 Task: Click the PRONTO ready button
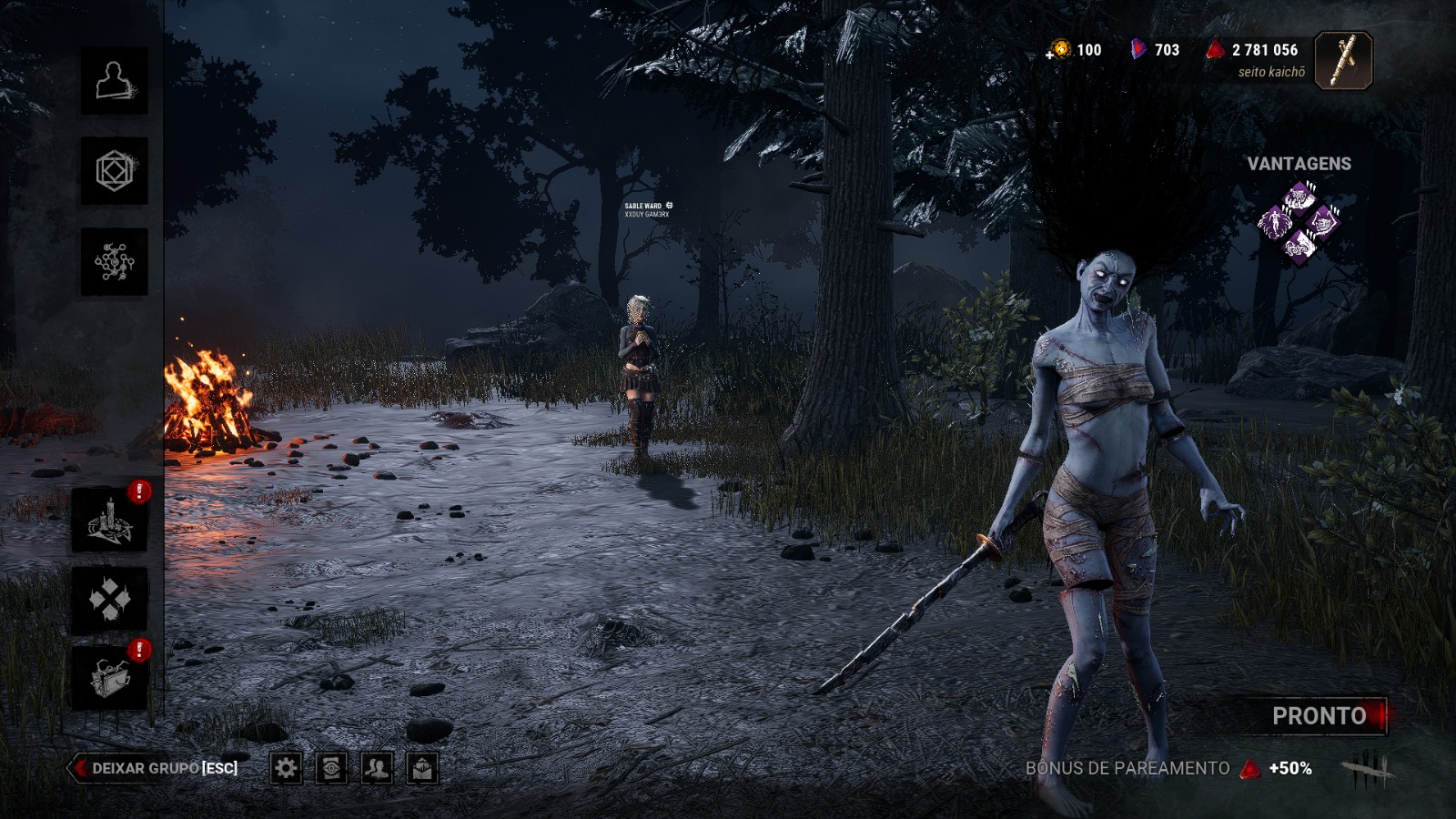pyautogui.click(x=1319, y=716)
